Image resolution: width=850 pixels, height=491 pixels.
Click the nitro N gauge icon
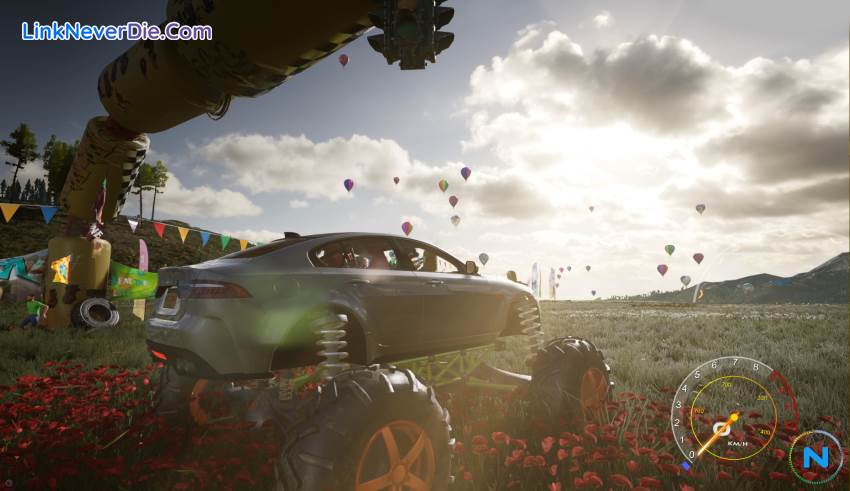pos(815,458)
